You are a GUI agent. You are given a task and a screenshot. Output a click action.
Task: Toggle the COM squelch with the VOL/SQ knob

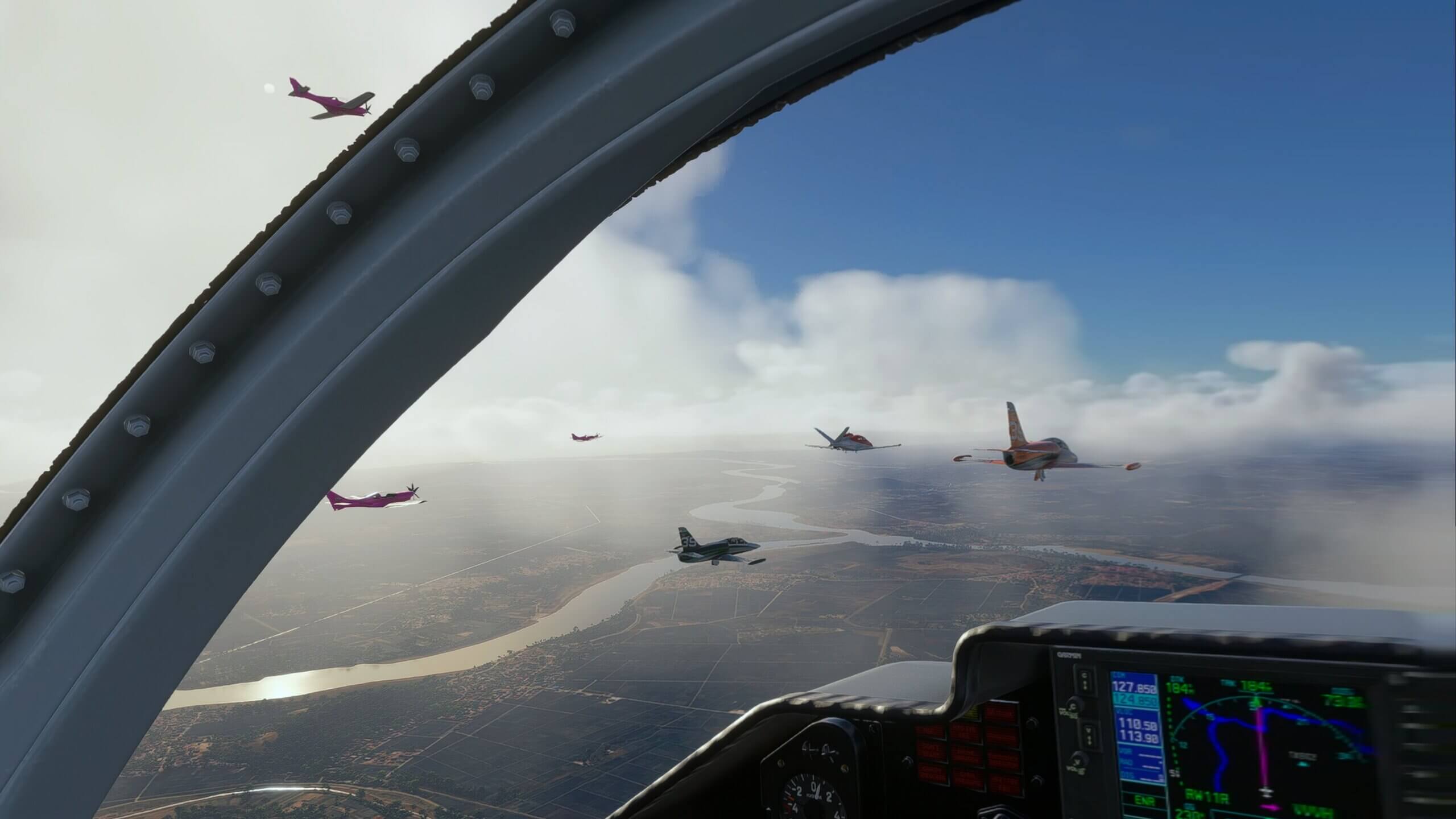(1074, 706)
